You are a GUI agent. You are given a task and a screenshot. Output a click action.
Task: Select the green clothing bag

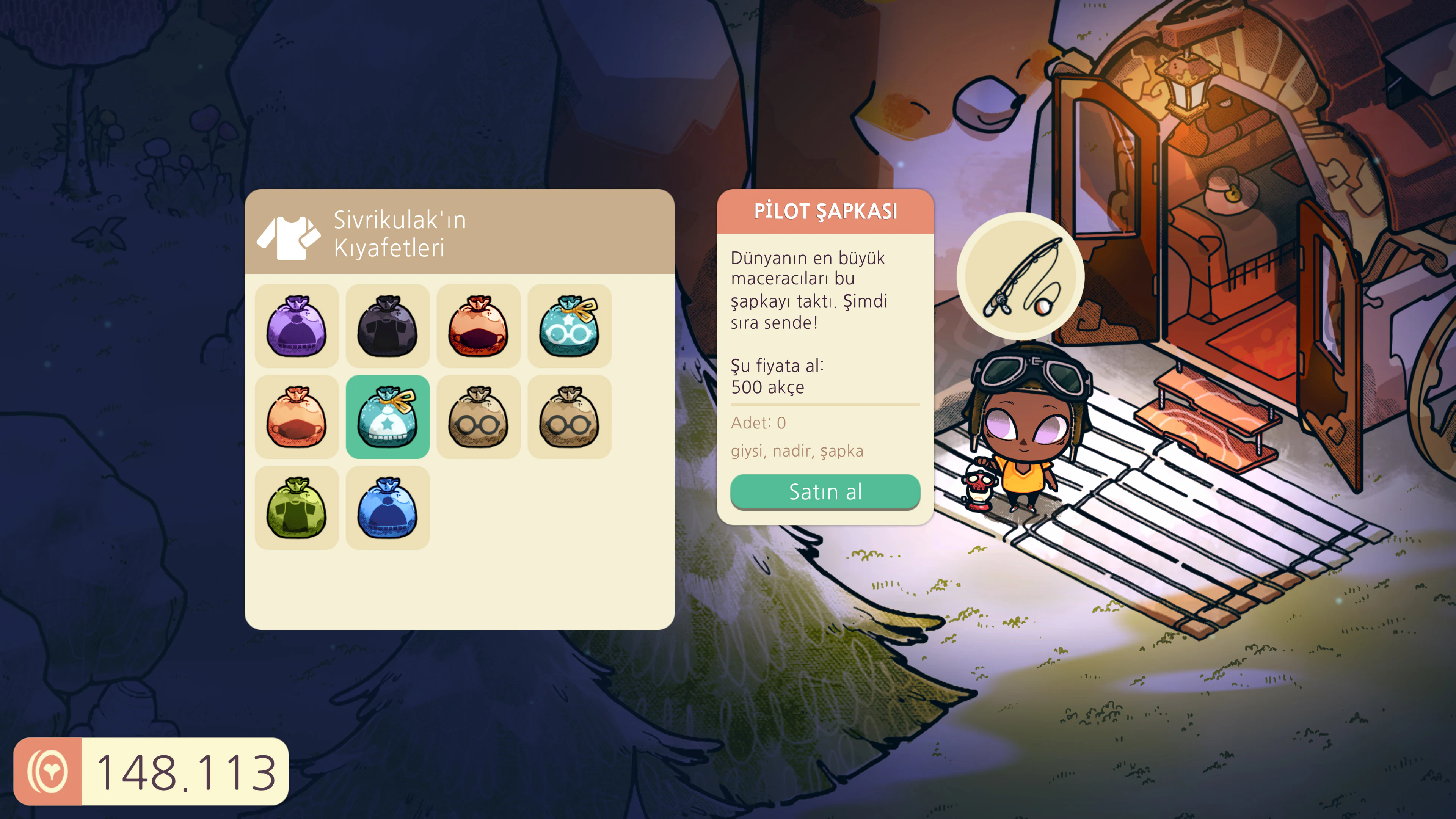(296, 507)
